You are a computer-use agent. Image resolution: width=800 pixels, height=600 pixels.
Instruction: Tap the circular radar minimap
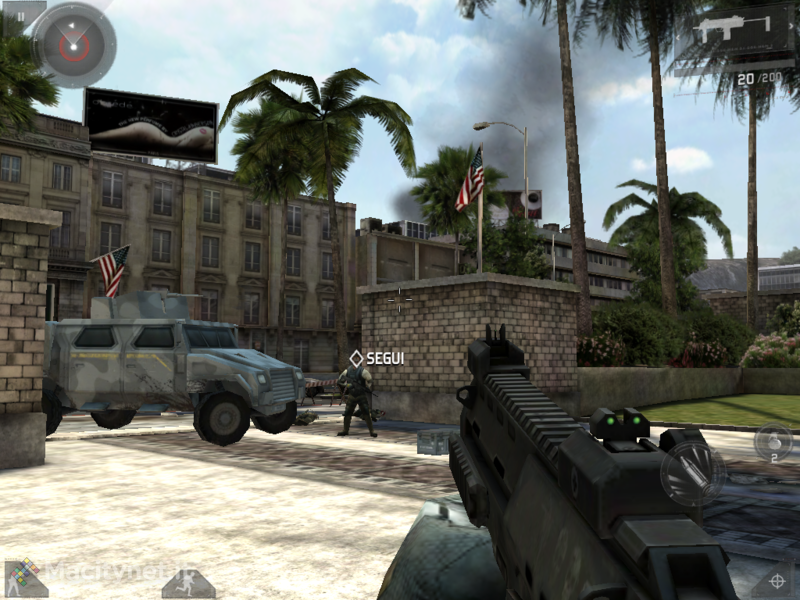[x=73, y=44]
